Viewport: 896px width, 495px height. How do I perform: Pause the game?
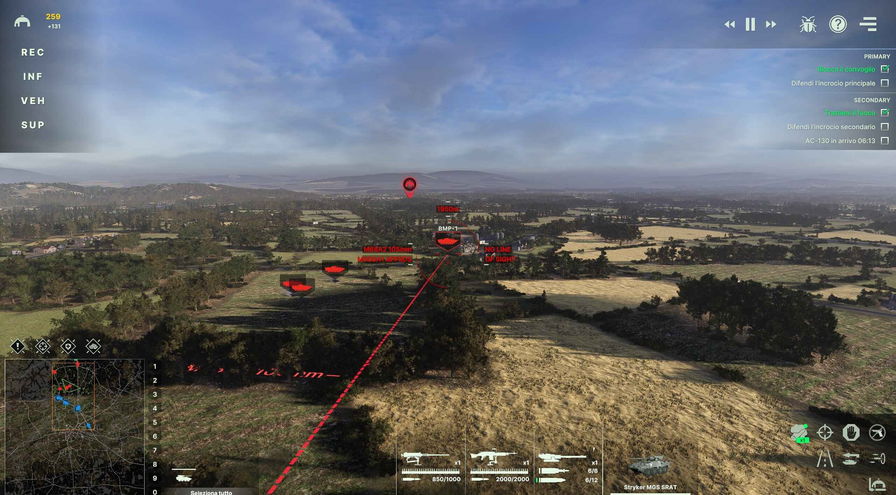tap(750, 24)
